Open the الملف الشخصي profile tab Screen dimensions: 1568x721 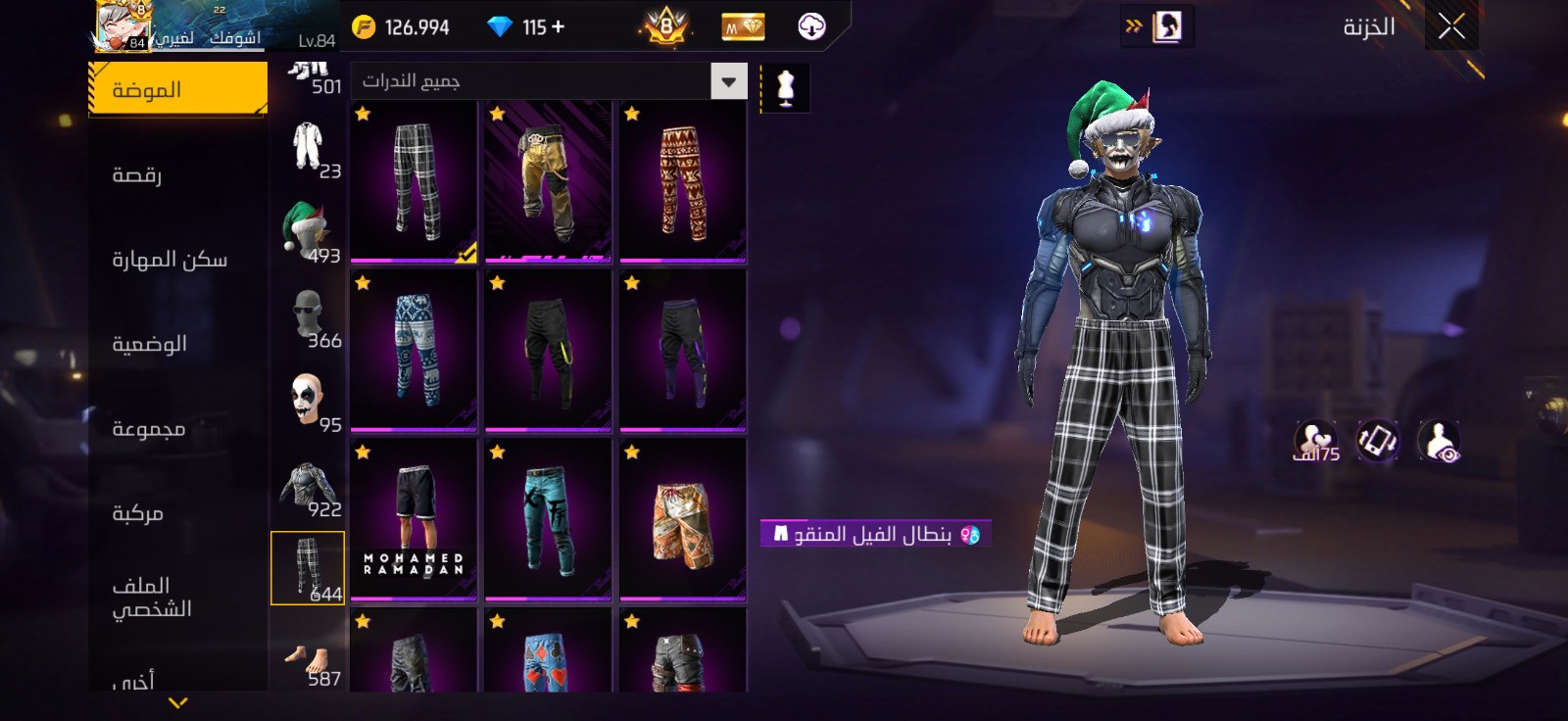point(151,598)
